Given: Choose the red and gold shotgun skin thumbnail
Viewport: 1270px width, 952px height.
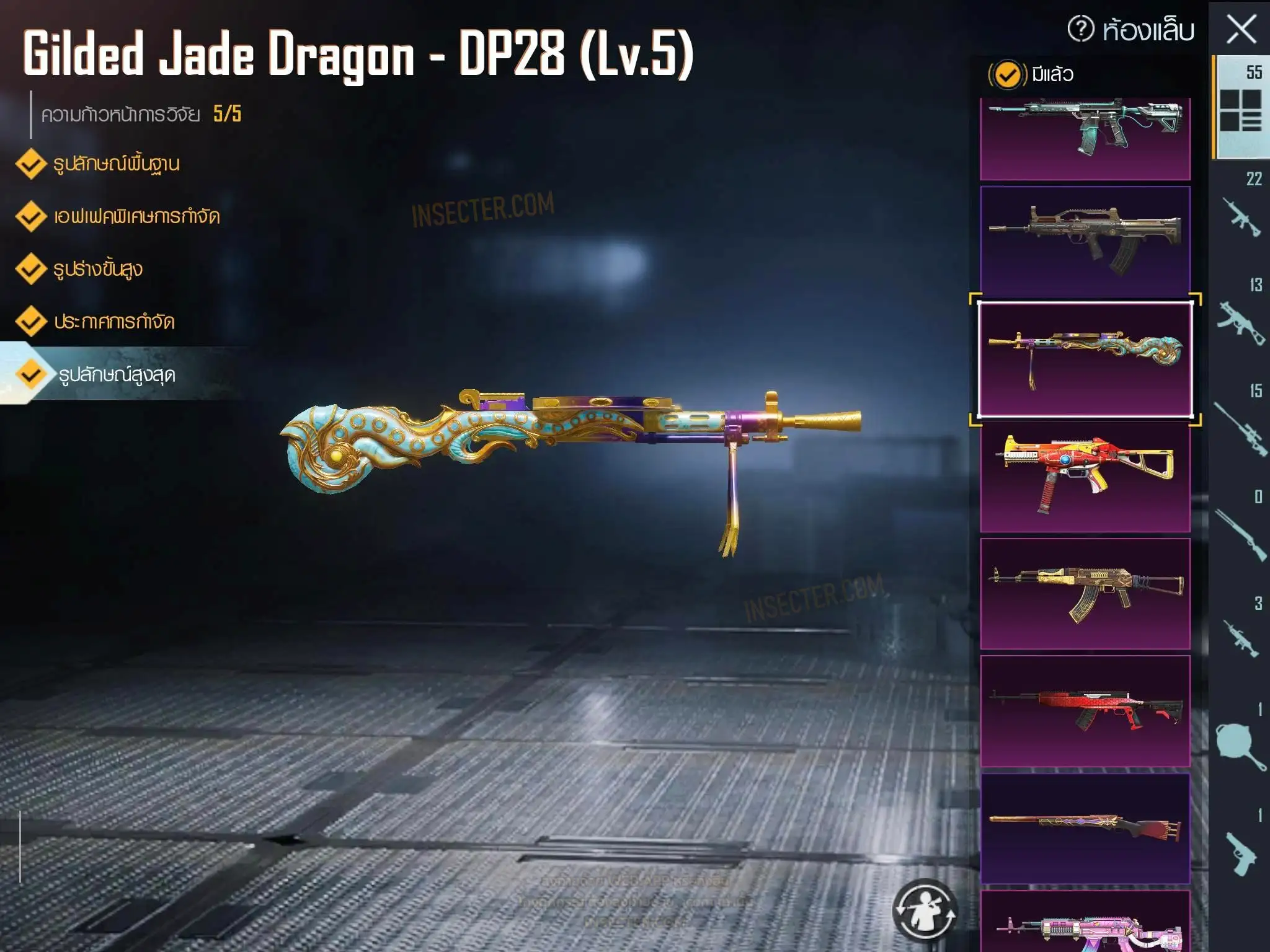Looking at the screenshot, I should click(1085, 828).
